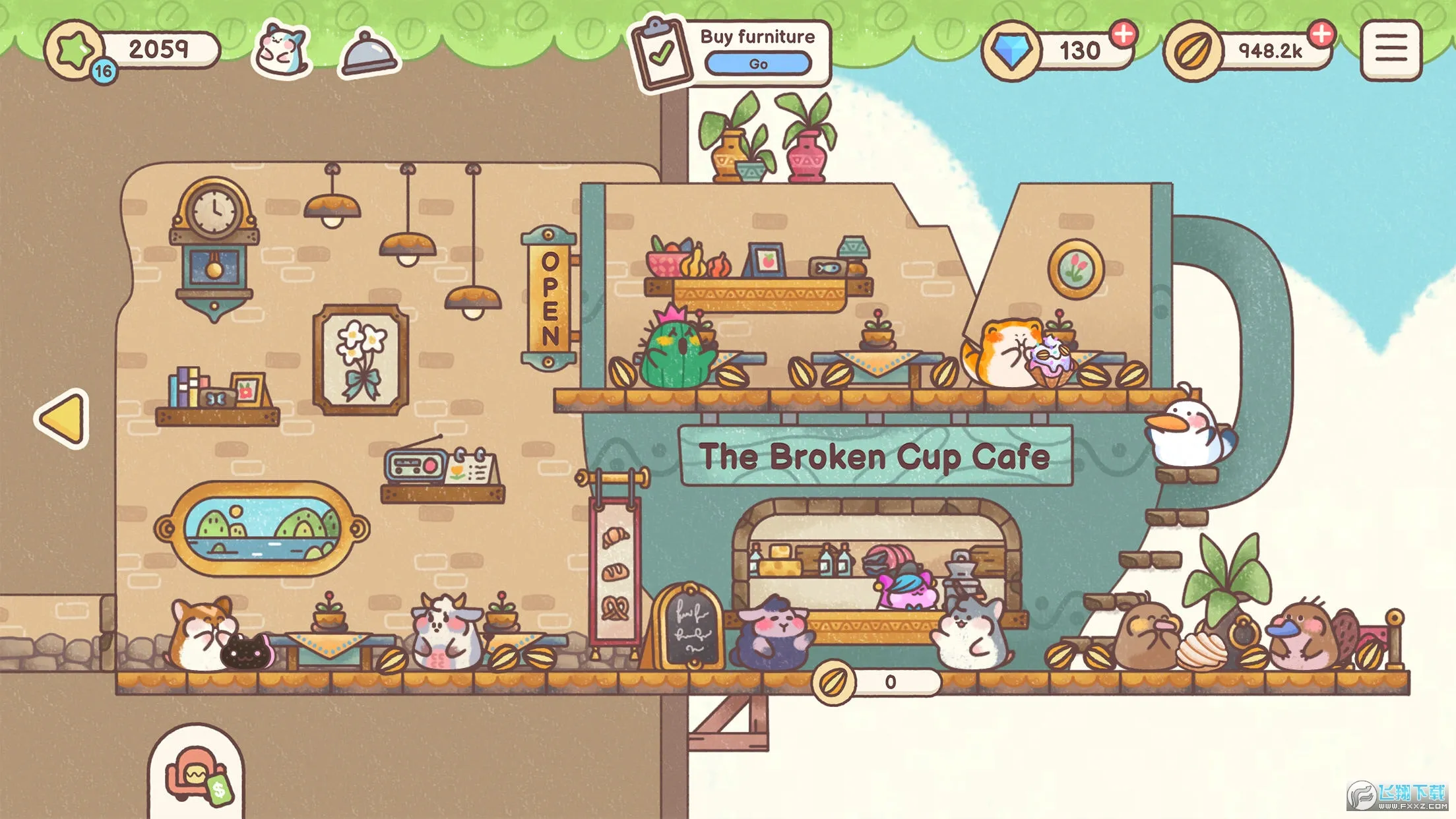The height and width of the screenshot is (819, 1456).
Task: Open the clipboard task checklist icon
Action: (660, 53)
